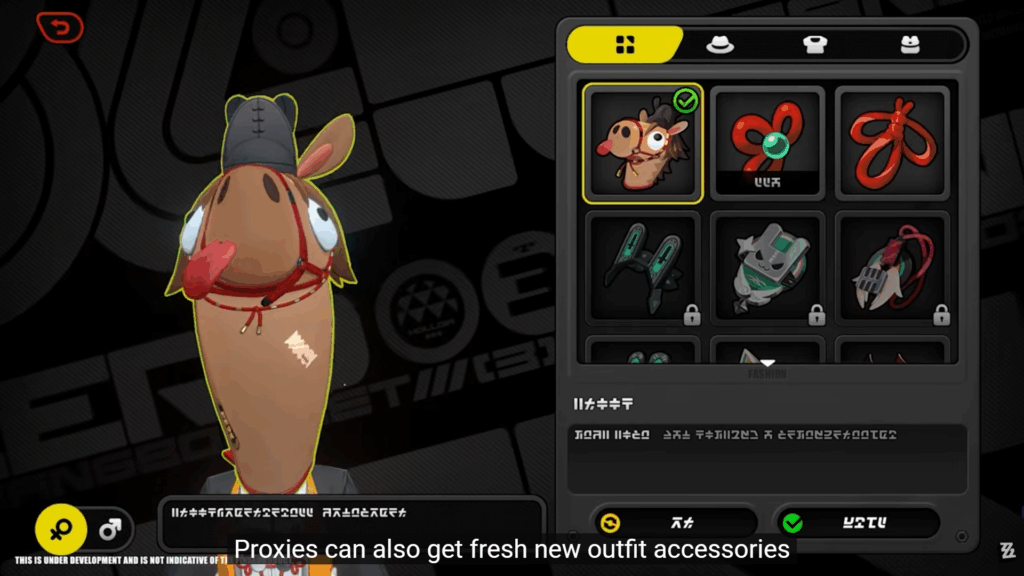1024x576 pixels.
Task: Select the locked dark teal wing accessory
Action: point(642,268)
